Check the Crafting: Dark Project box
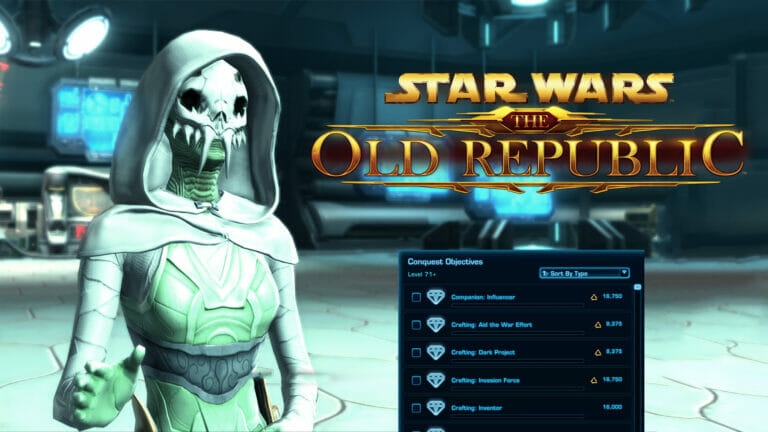This screenshot has width=768, height=432. pyautogui.click(x=416, y=353)
